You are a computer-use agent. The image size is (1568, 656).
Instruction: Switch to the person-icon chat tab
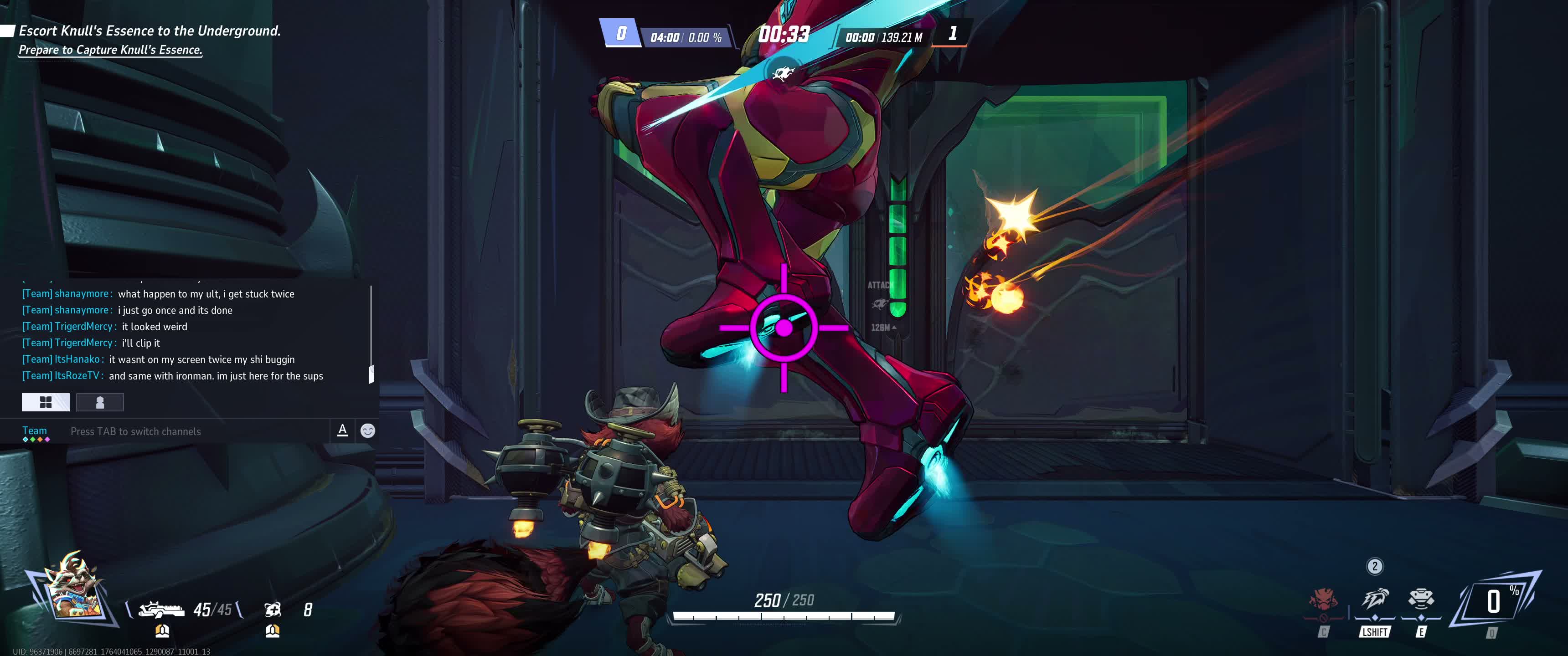click(x=100, y=402)
